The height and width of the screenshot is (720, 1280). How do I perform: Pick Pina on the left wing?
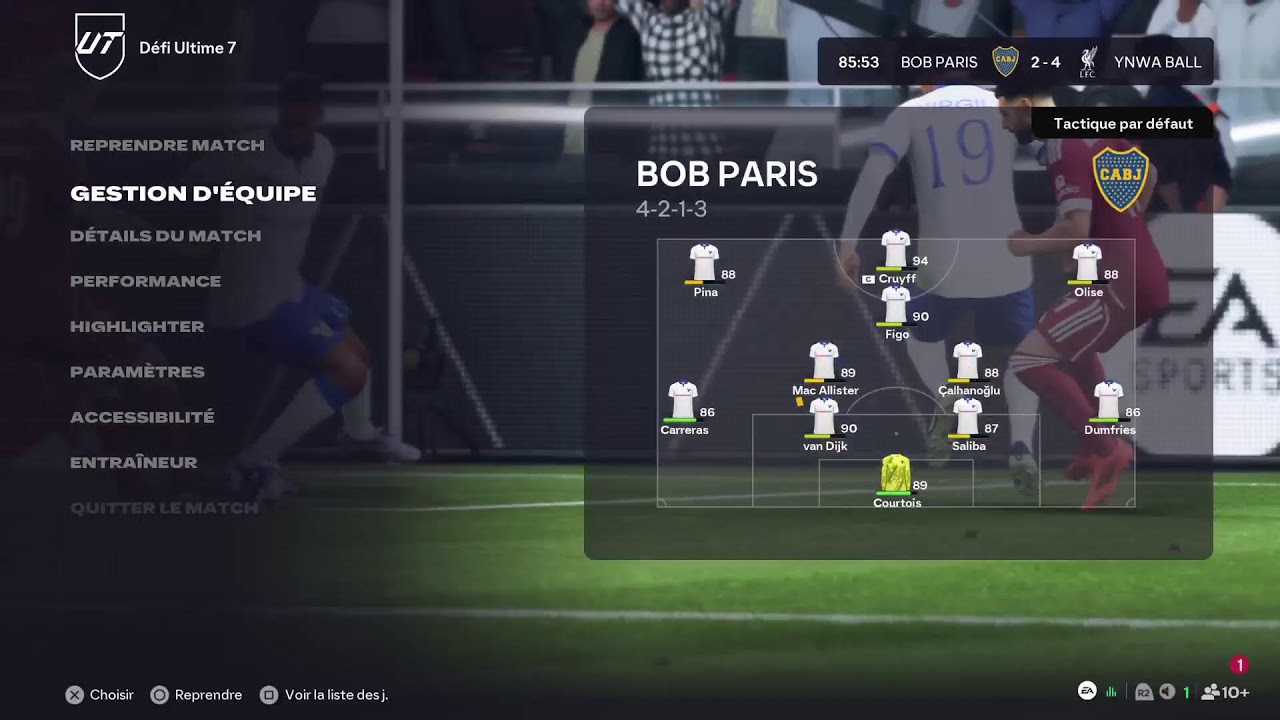[x=705, y=263]
